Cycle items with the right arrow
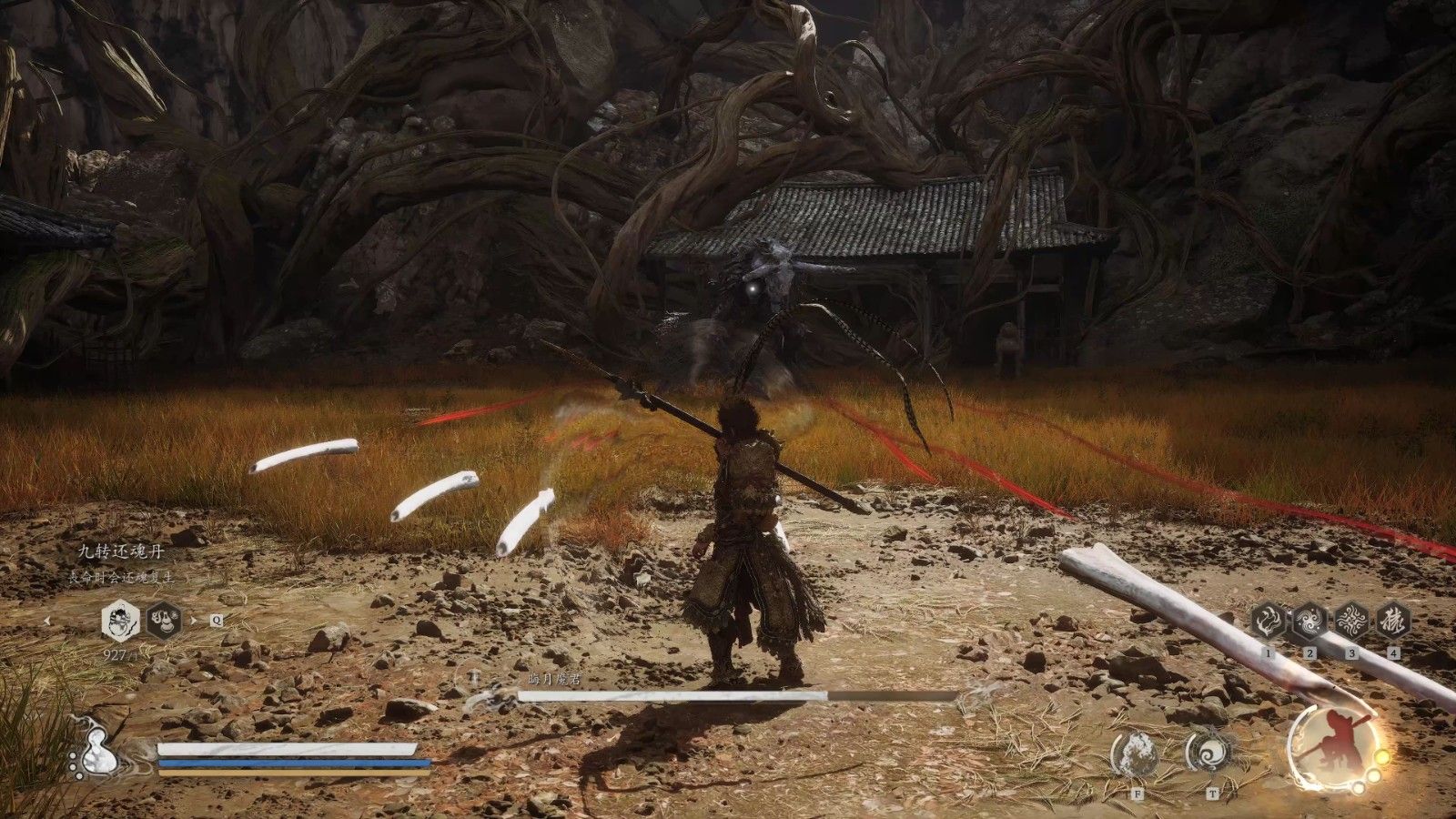Image resolution: width=1456 pixels, height=819 pixels. point(193,621)
